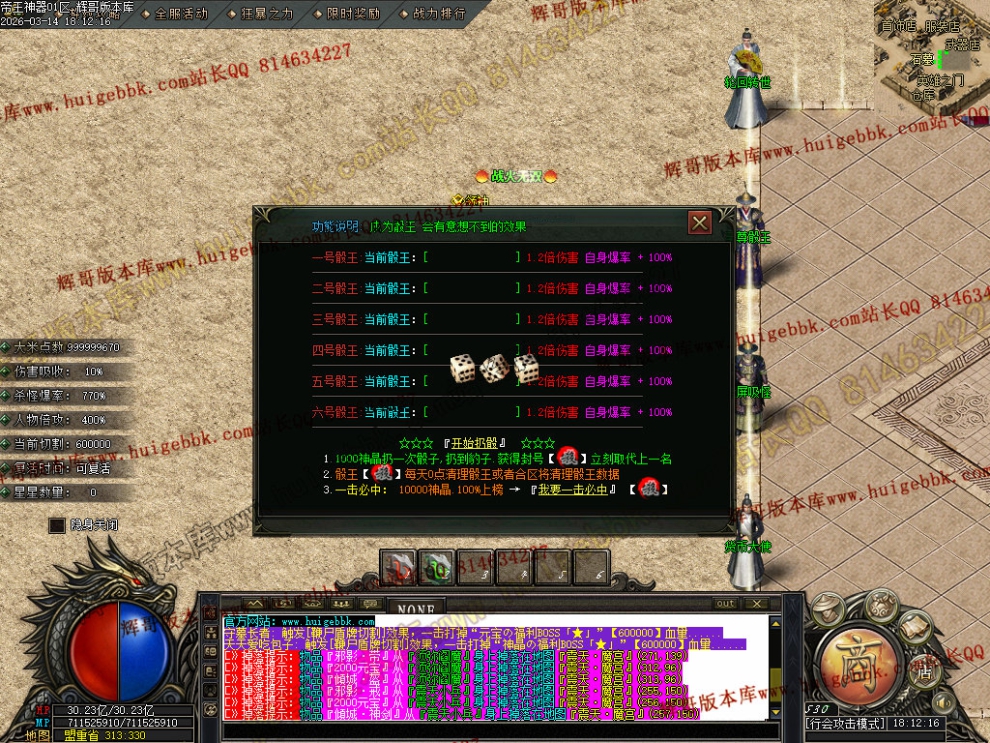Close the chat panel with its X

point(757,604)
